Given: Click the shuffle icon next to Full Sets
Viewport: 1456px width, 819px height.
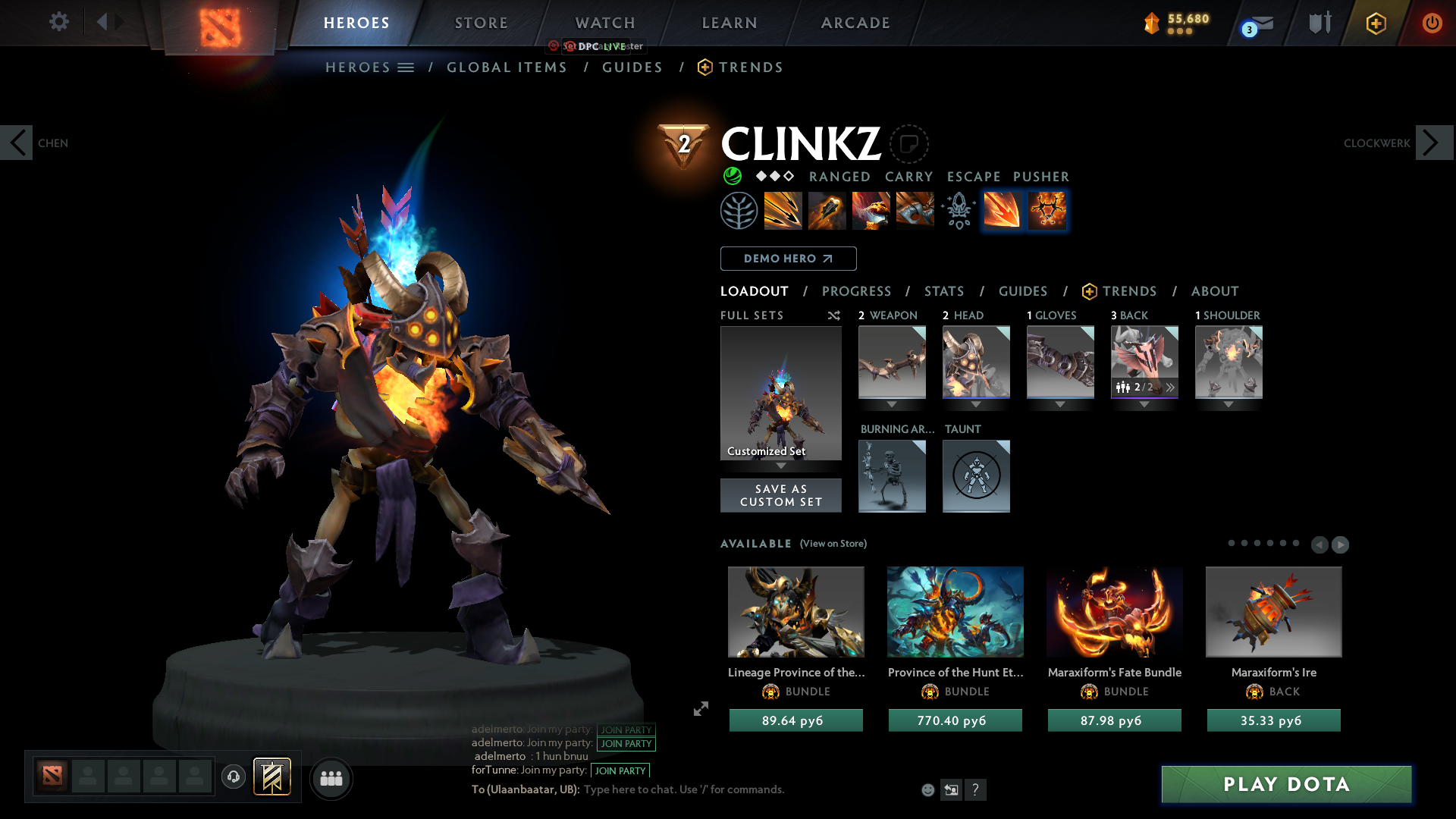Looking at the screenshot, I should [833, 315].
